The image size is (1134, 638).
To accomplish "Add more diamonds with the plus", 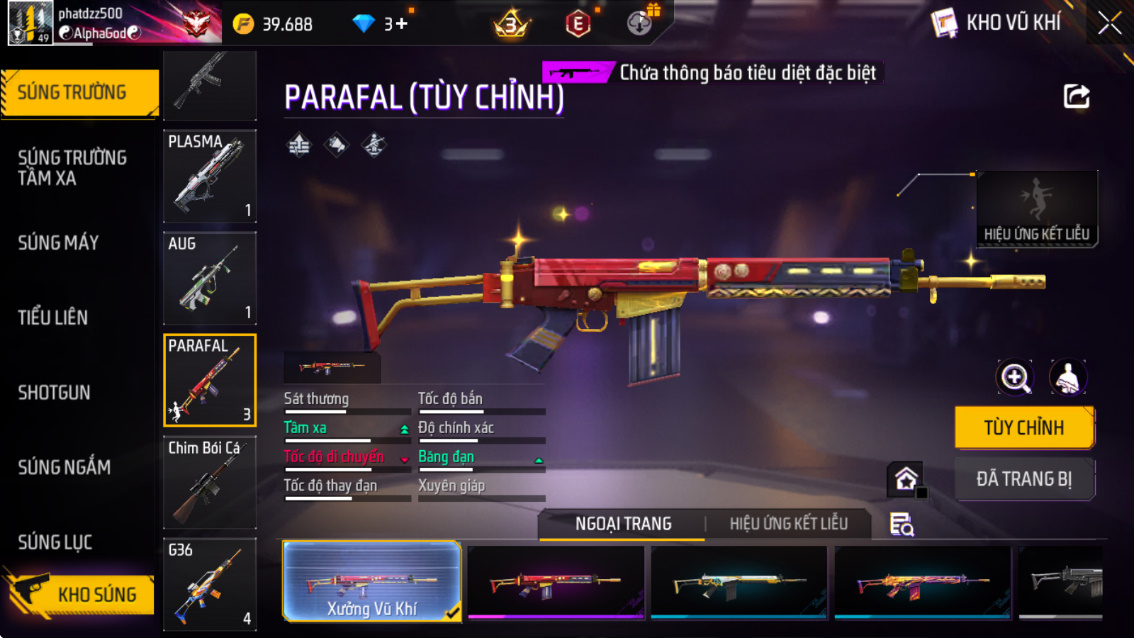I will tap(402, 24).
